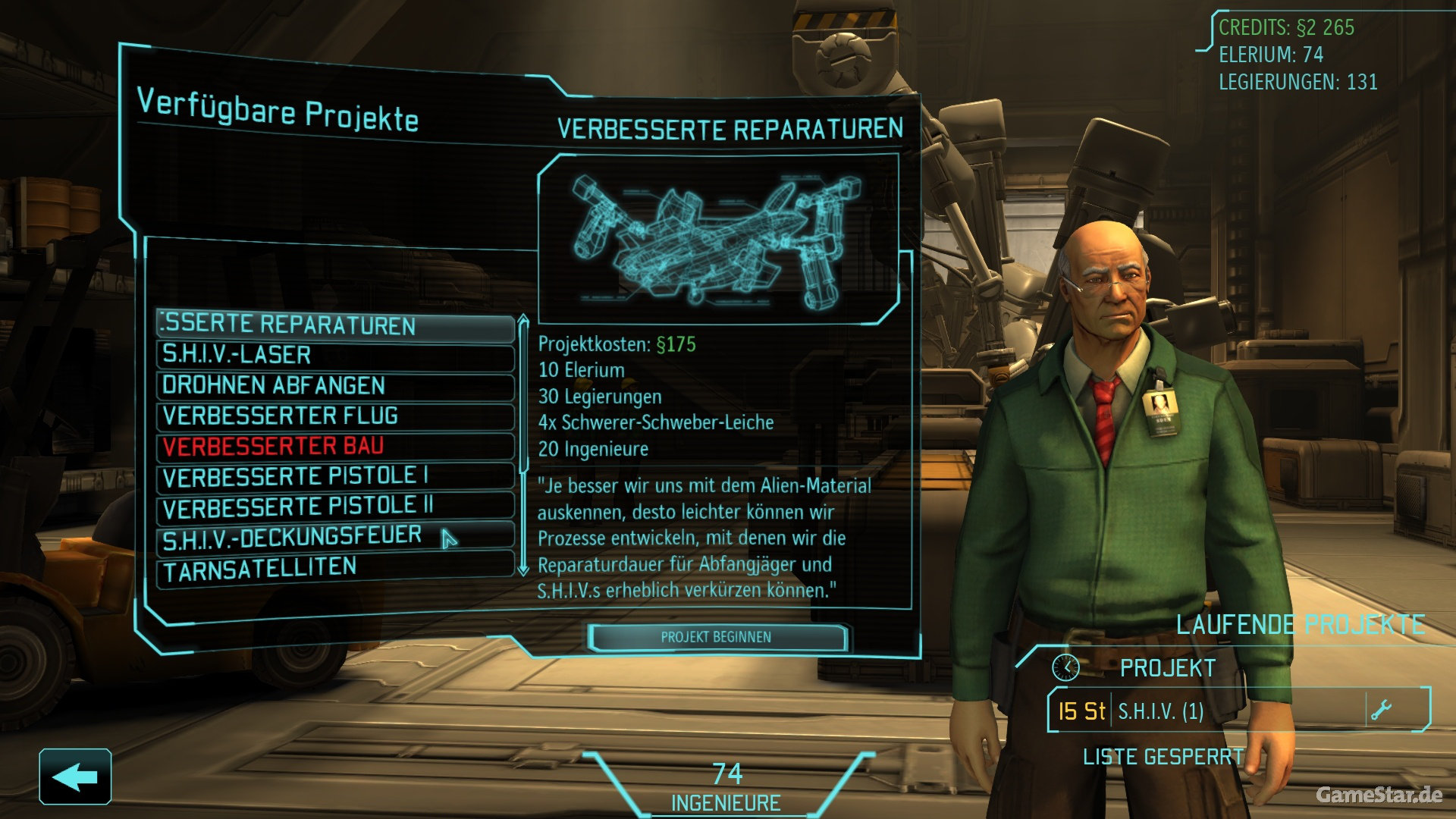Image resolution: width=1456 pixels, height=819 pixels.
Task: Choose the S.H.I.V.-Laser project
Action: (x=334, y=356)
